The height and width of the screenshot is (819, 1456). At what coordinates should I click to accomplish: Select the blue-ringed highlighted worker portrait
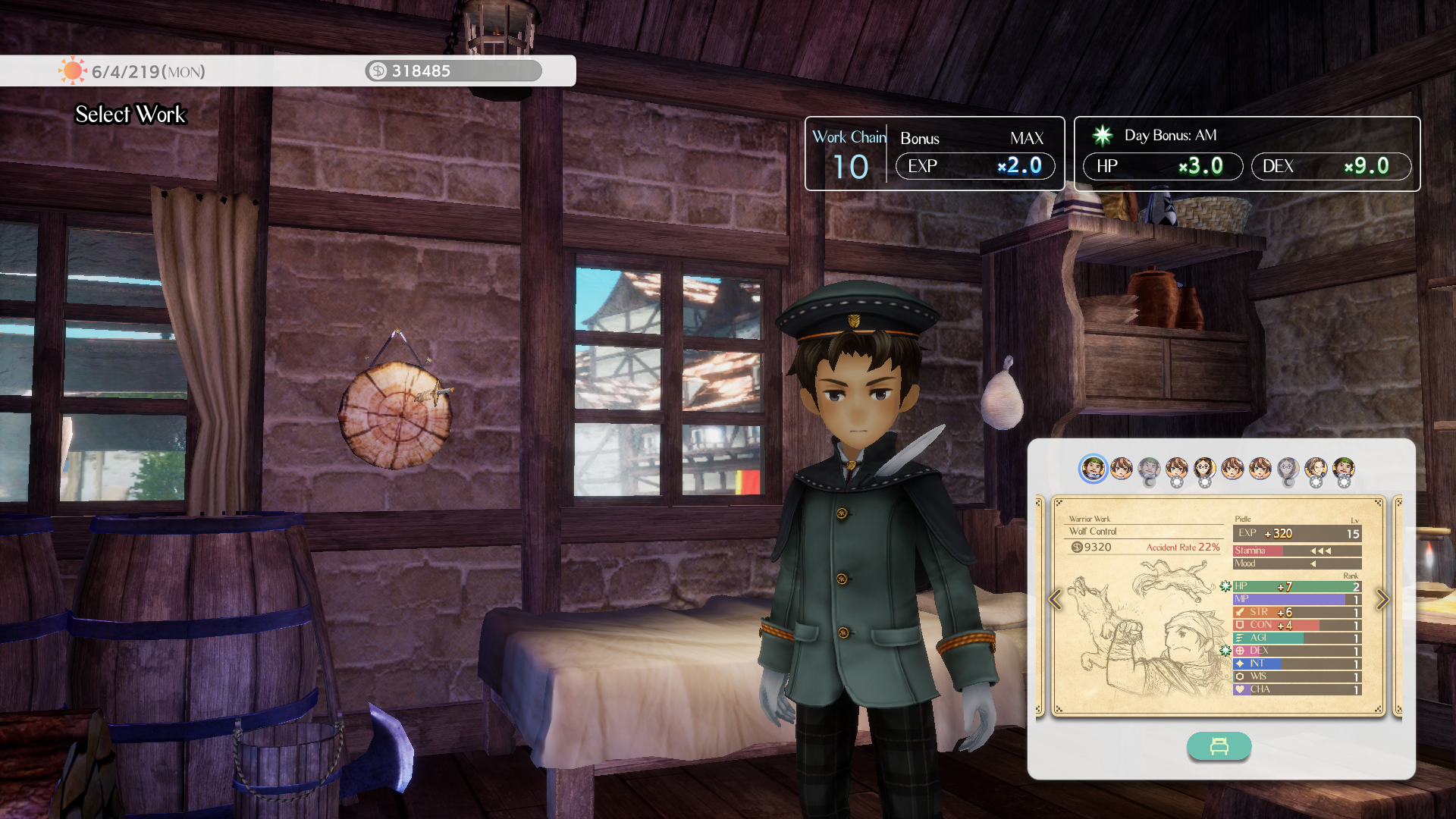(1093, 469)
